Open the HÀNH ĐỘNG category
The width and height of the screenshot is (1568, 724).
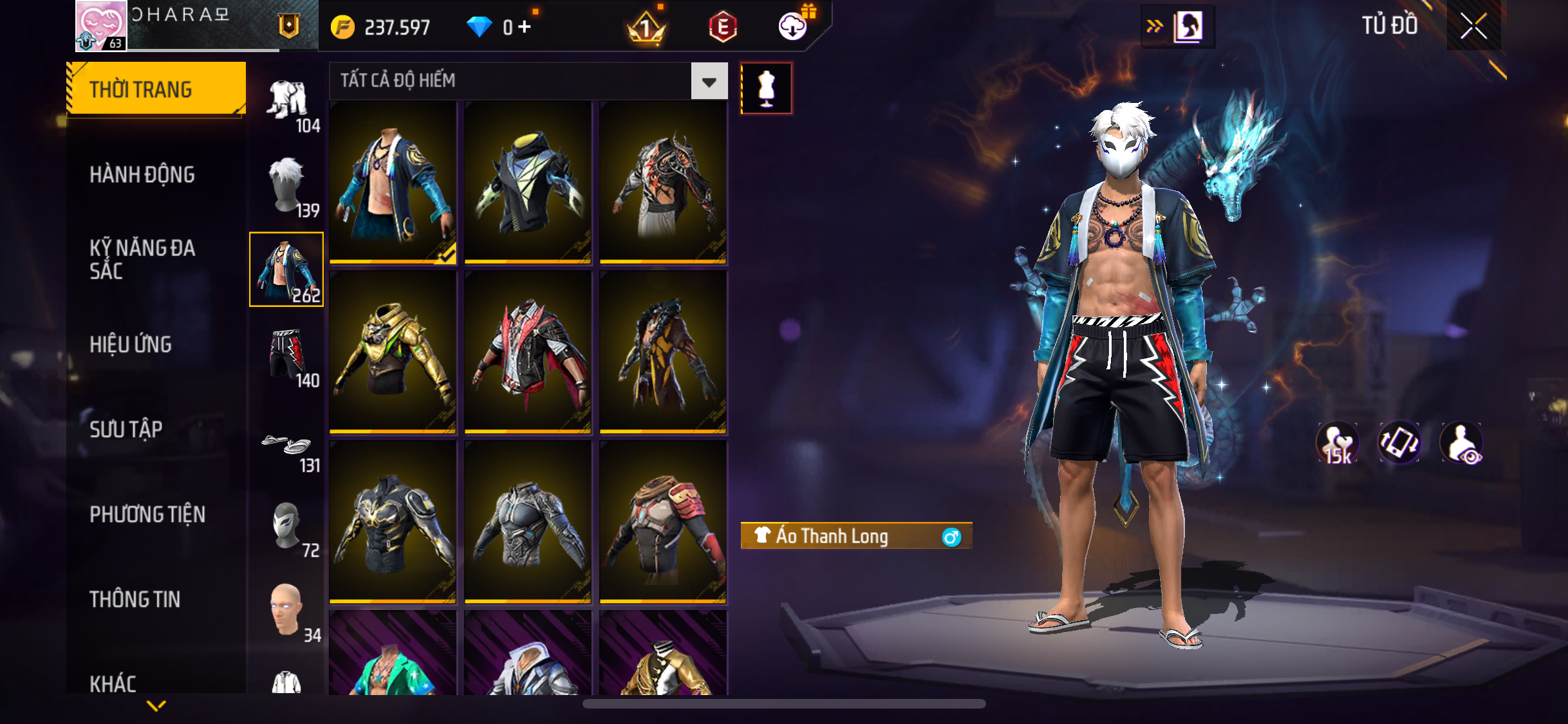pyautogui.click(x=142, y=174)
